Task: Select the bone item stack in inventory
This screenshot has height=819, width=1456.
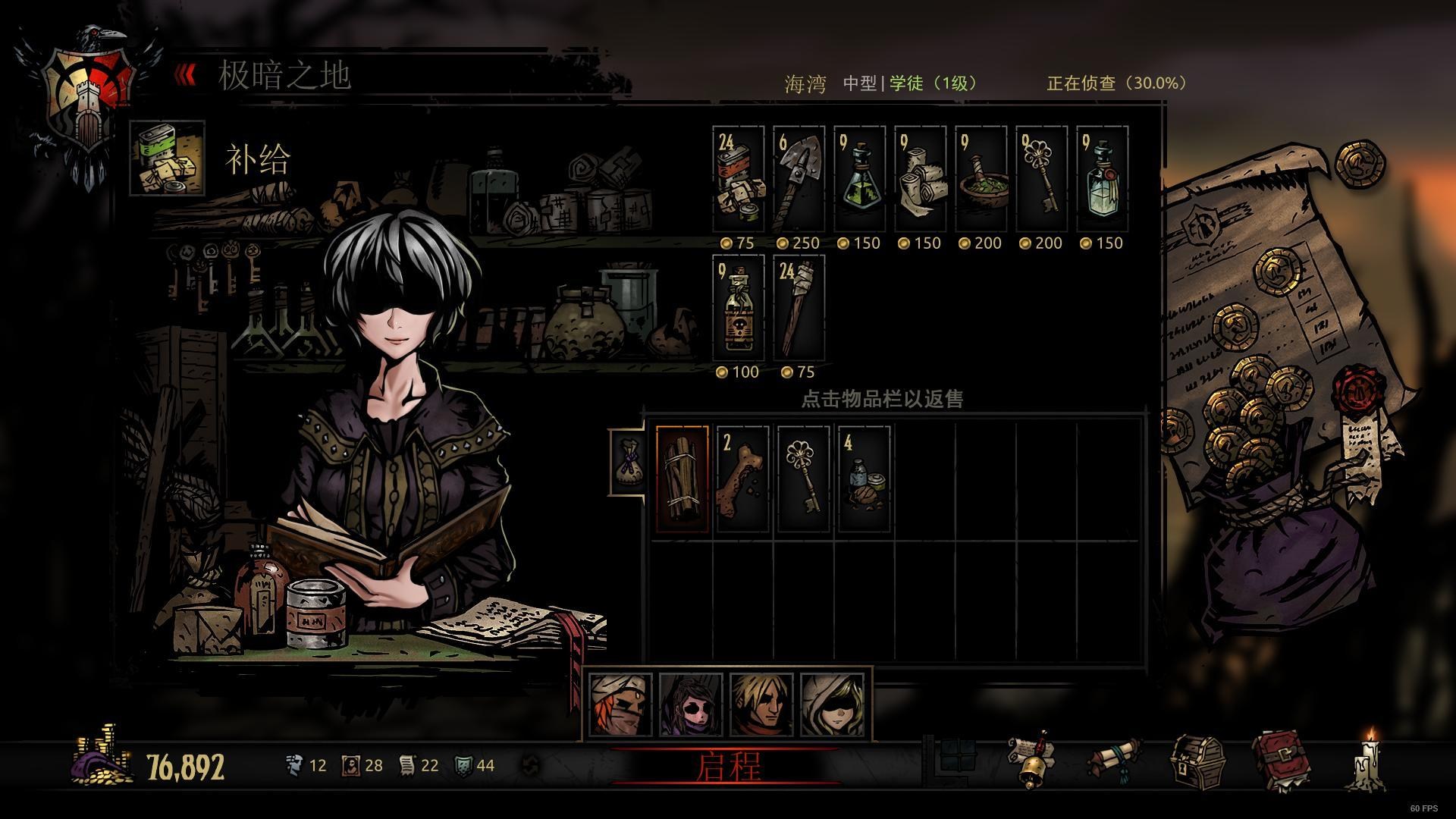Action: click(x=742, y=479)
